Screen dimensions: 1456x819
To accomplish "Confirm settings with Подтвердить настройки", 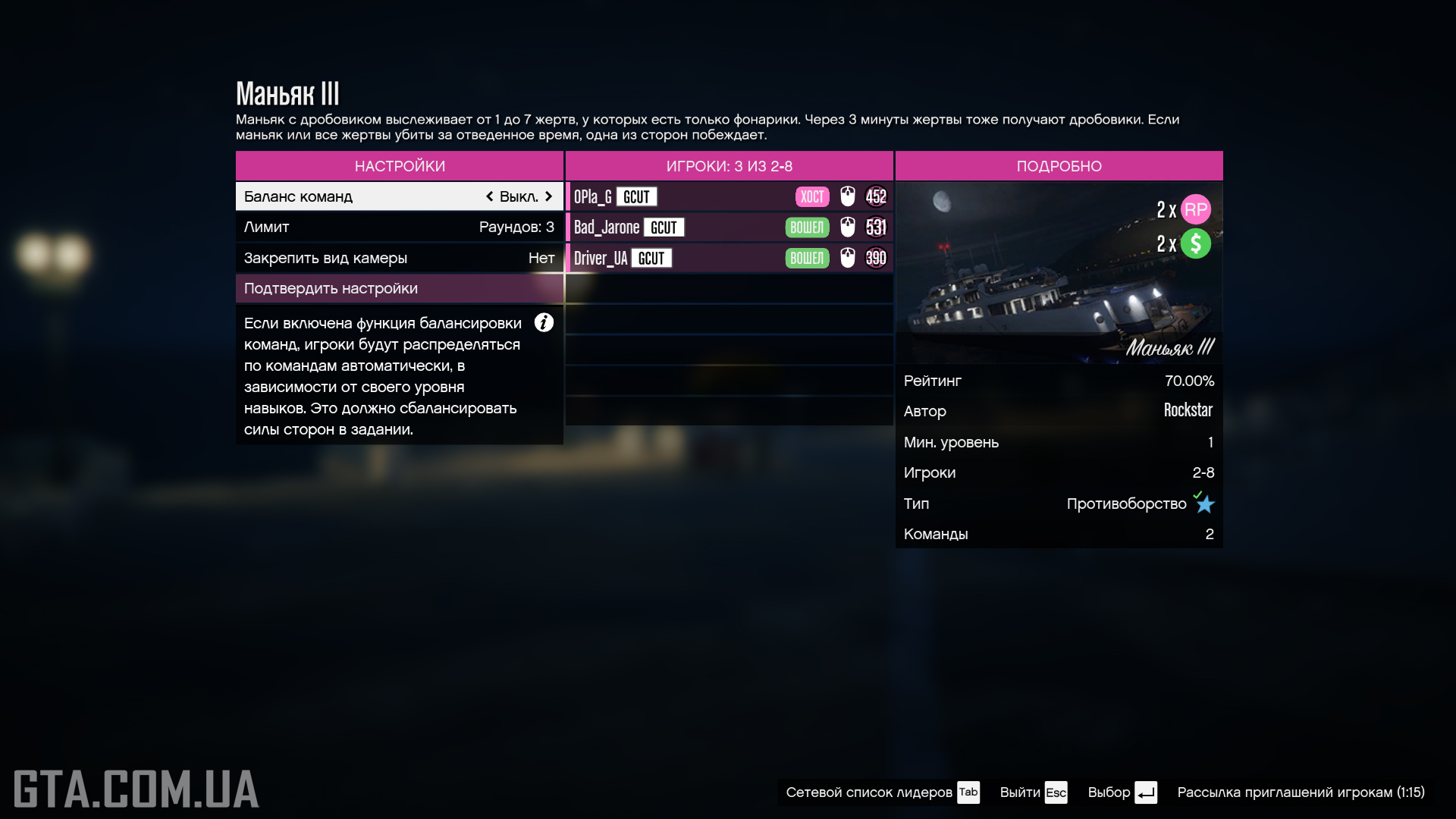I will click(x=399, y=289).
